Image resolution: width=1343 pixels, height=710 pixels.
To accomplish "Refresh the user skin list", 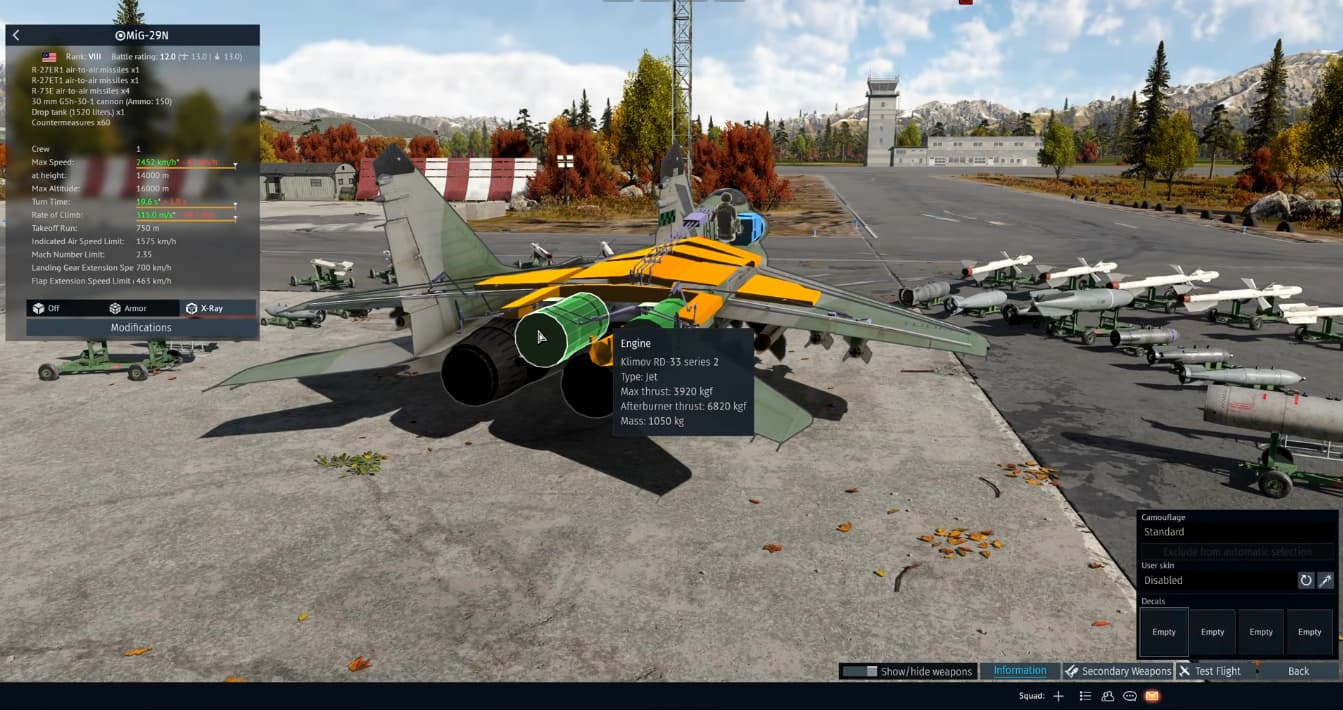I will pyautogui.click(x=1305, y=580).
